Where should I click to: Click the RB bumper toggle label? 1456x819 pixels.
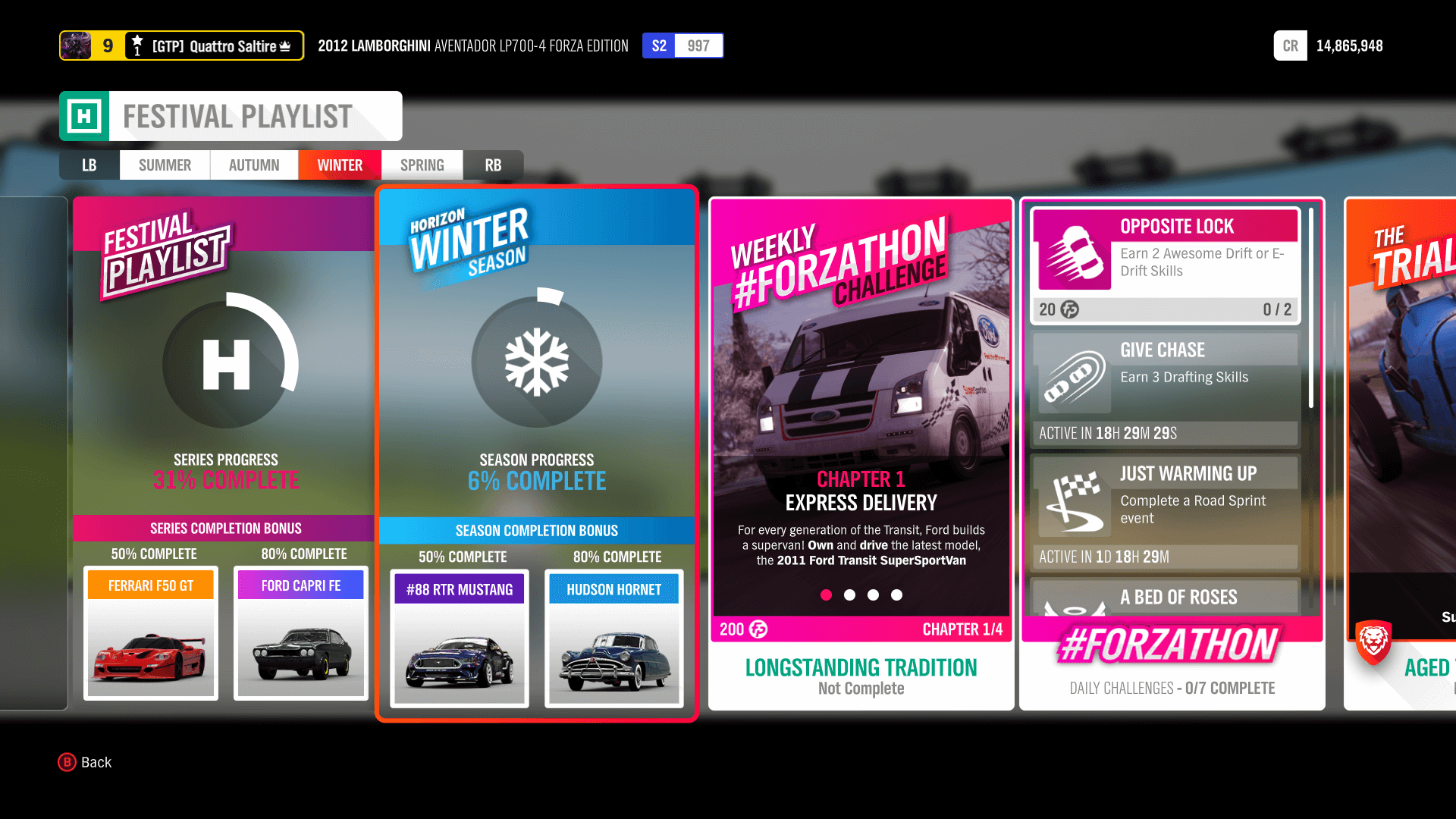click(x=494, y=165)
